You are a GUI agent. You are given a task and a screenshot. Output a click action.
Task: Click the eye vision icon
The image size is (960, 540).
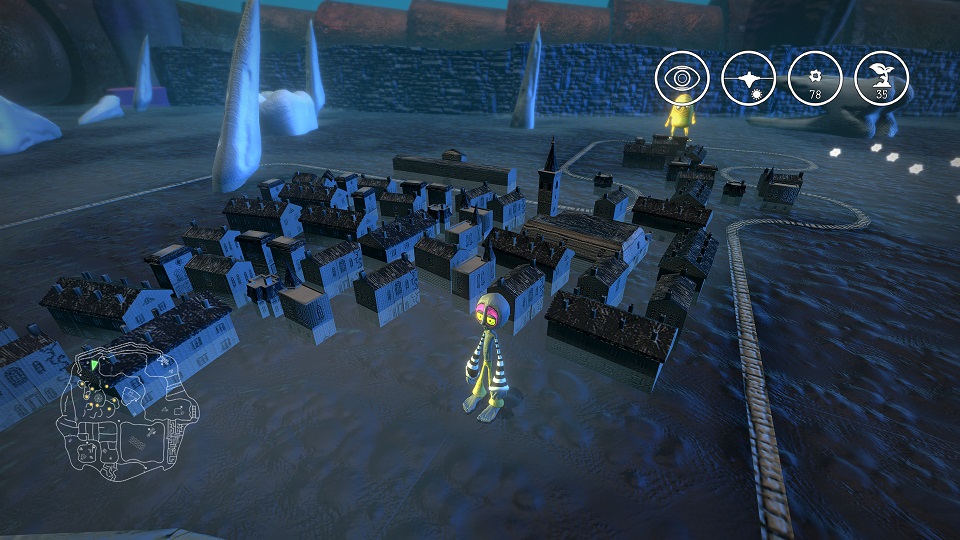[682, 78]
